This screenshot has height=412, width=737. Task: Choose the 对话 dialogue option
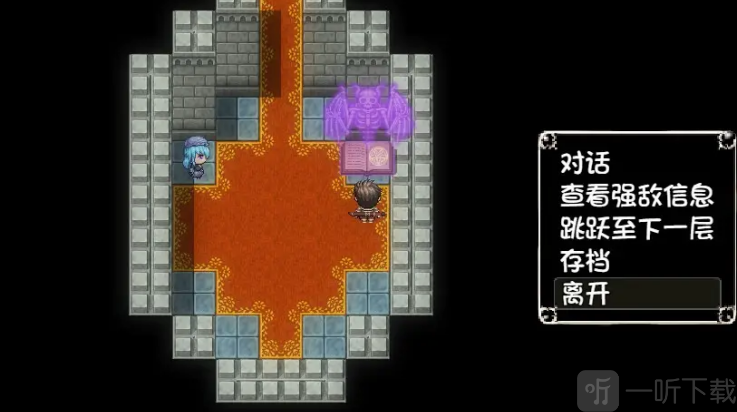click(585, 163)
